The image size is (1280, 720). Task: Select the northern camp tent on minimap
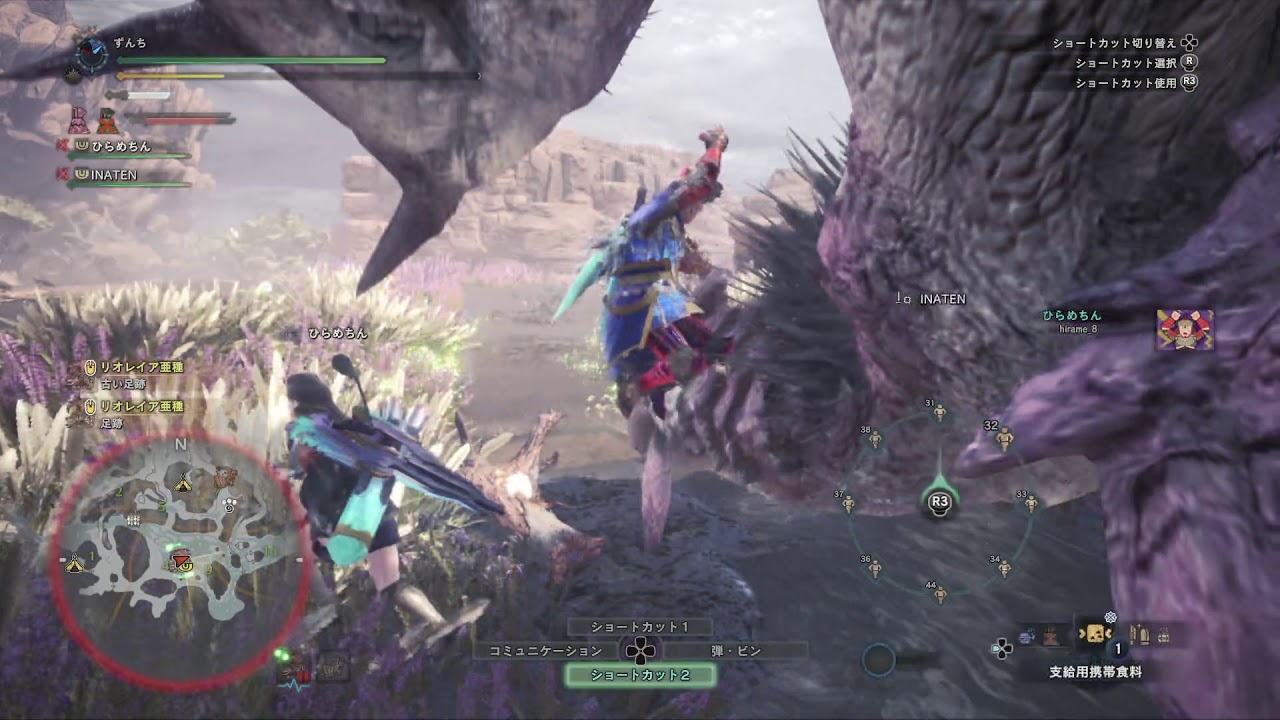tap(182, 483)
